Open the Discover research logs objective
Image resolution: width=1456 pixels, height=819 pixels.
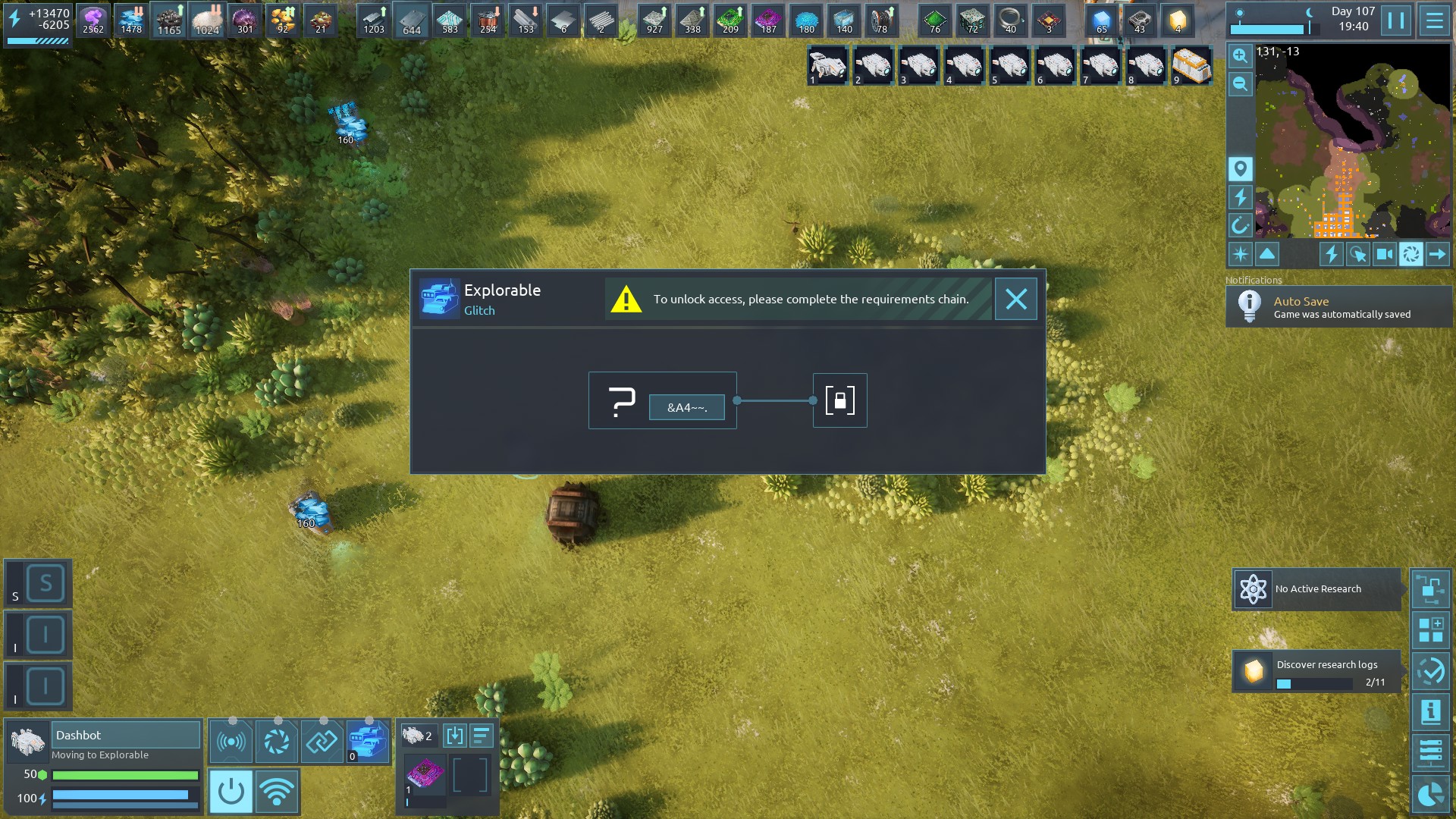coord(1316,671)
